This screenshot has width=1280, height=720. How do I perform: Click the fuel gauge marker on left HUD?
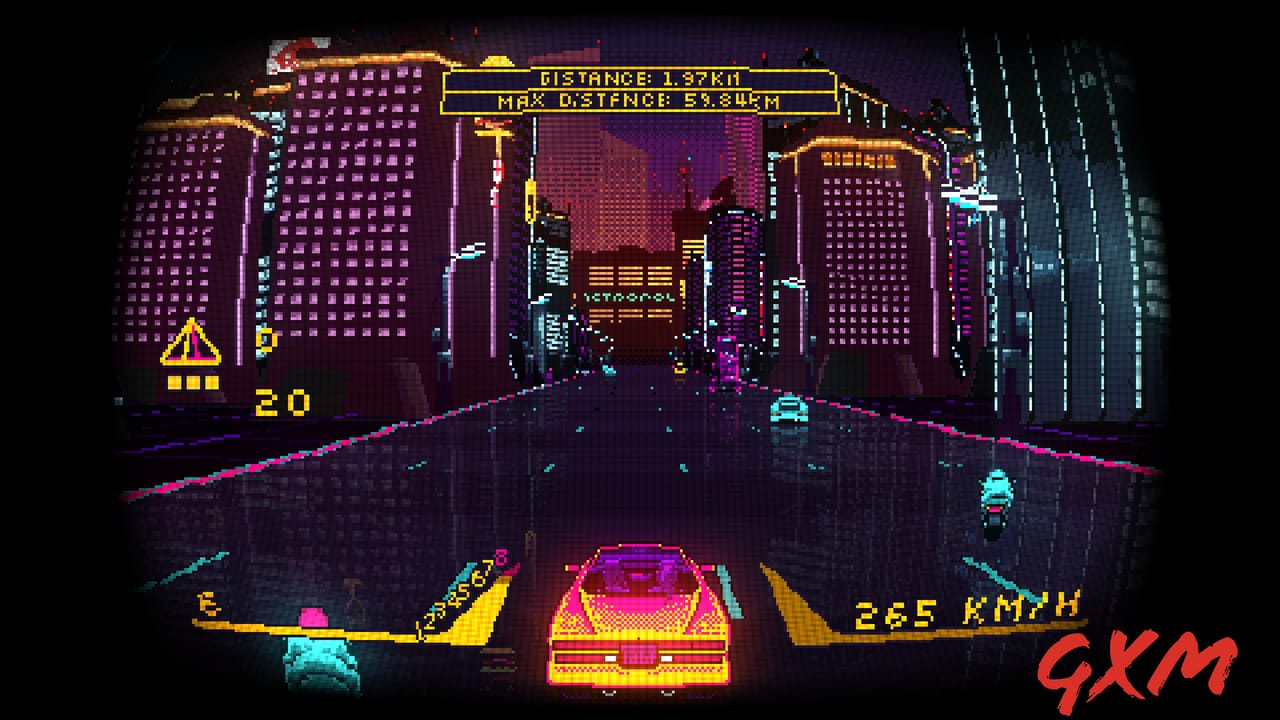tap(207, 605)
